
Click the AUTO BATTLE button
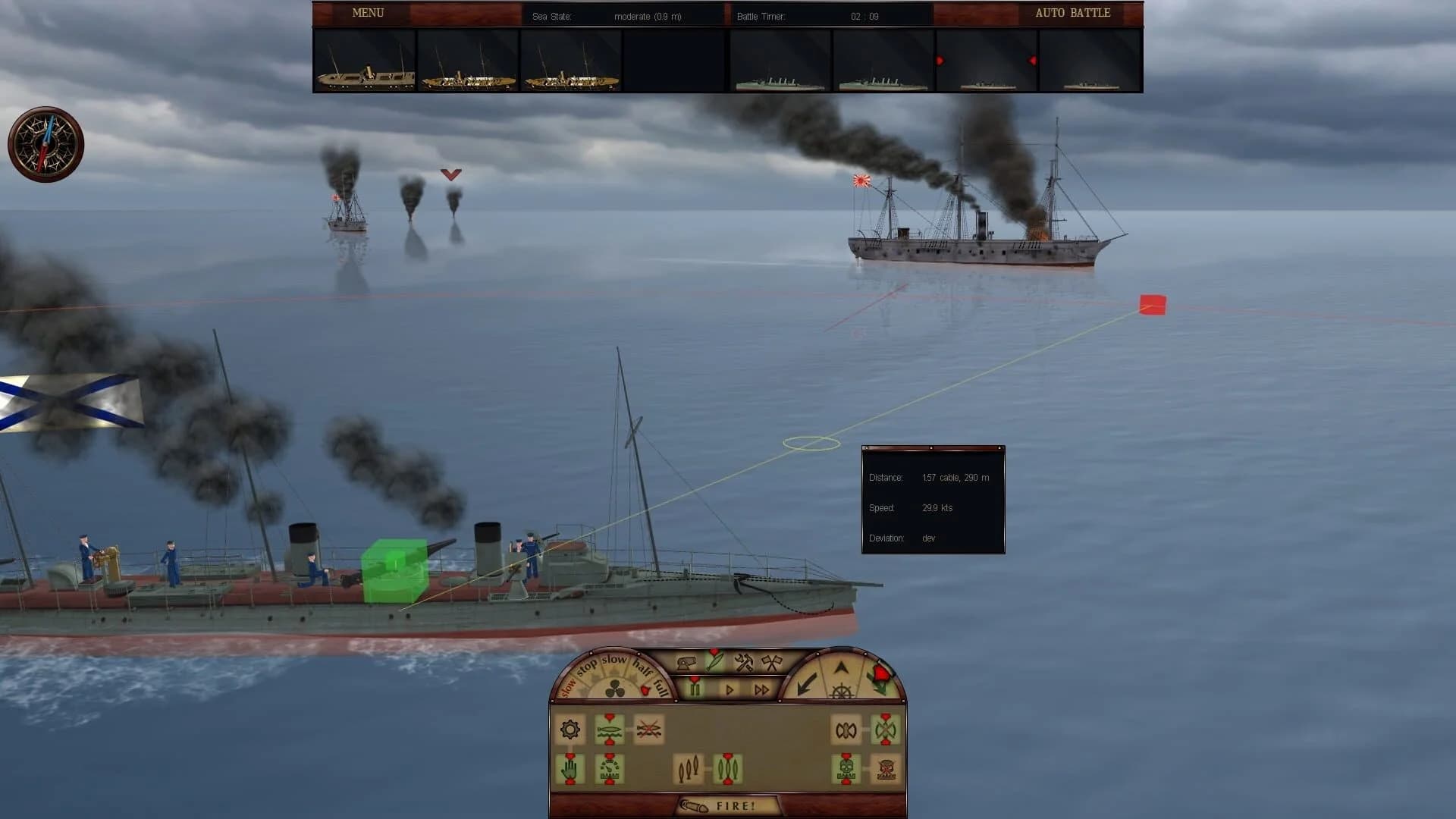click(1072, 13)
